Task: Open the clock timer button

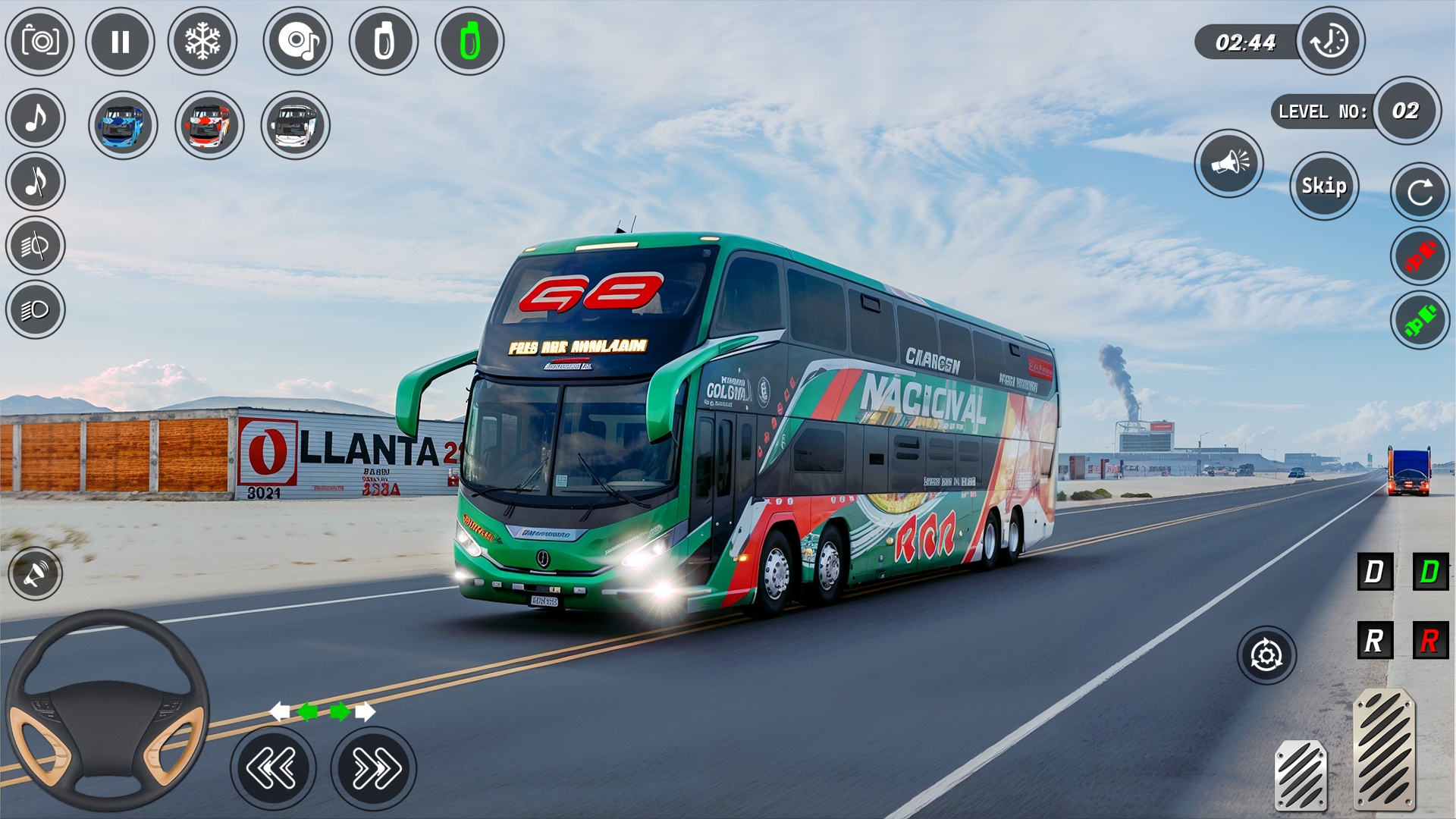Action: [x=1330, y=41]
